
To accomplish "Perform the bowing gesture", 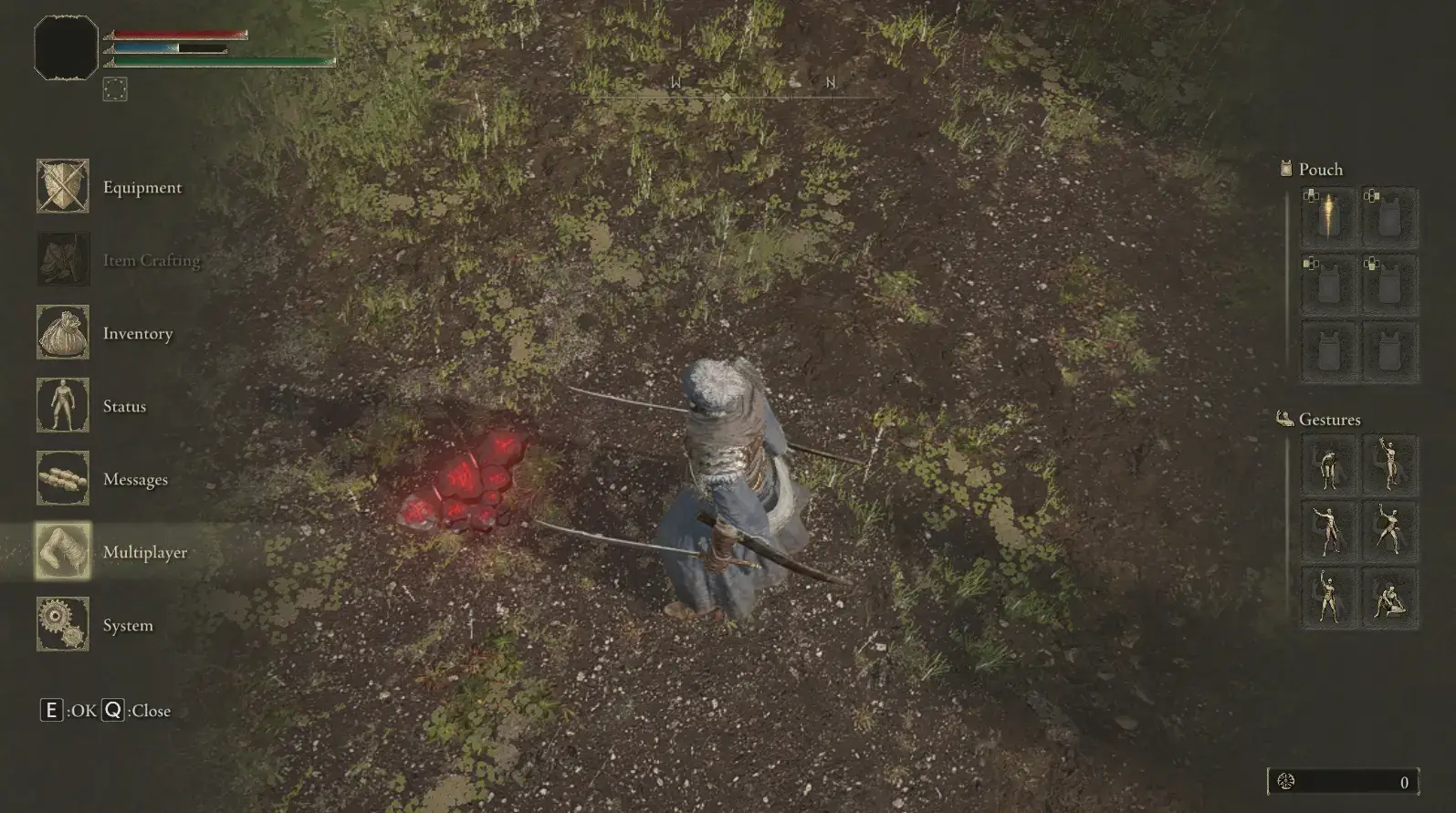I will (x=1327, y=464).
